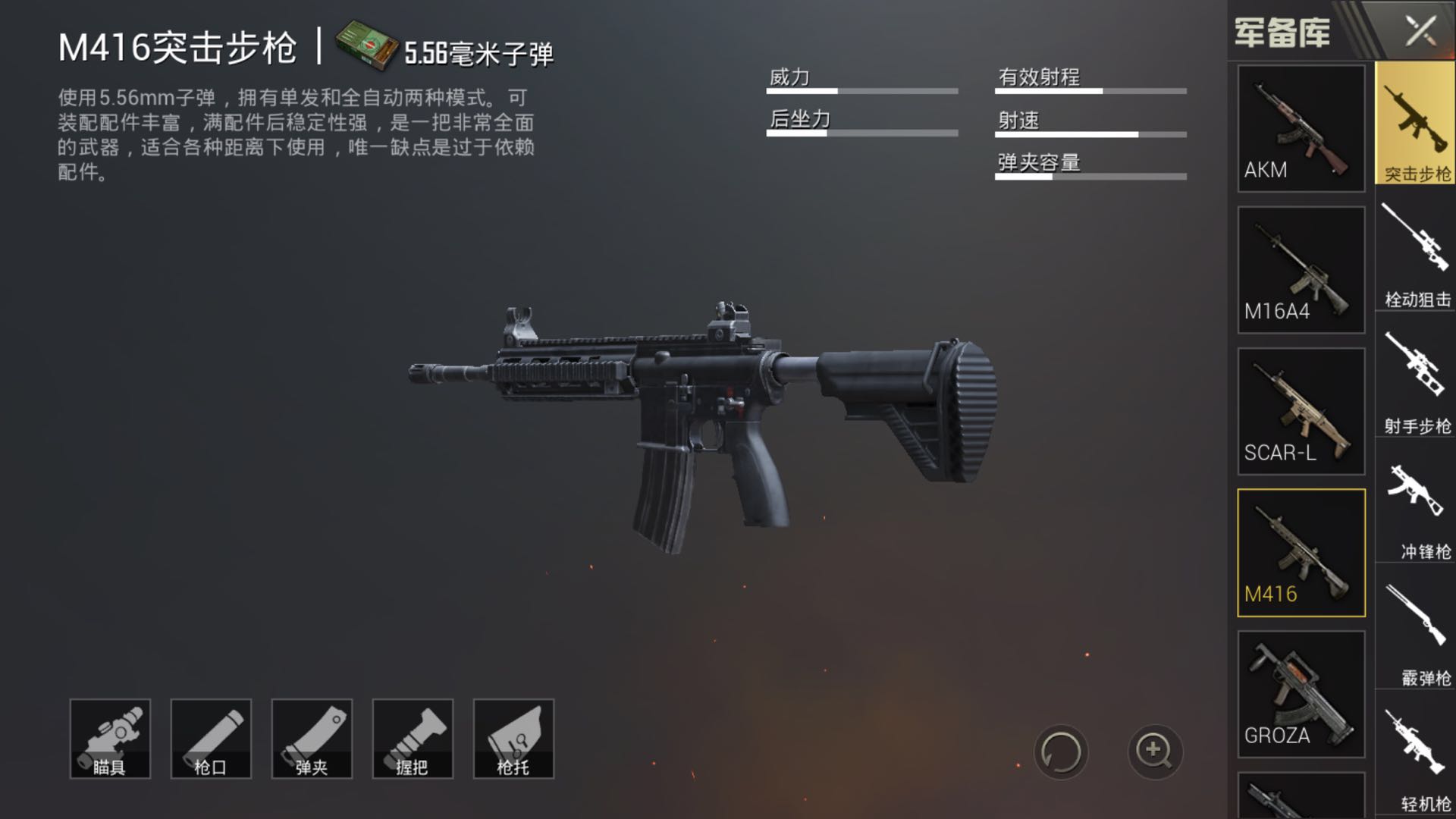The width and height of the screenshot is (1456, 819).
Task: Open the 枪口 muzzle attachment slot
Action: pos(210,738)
